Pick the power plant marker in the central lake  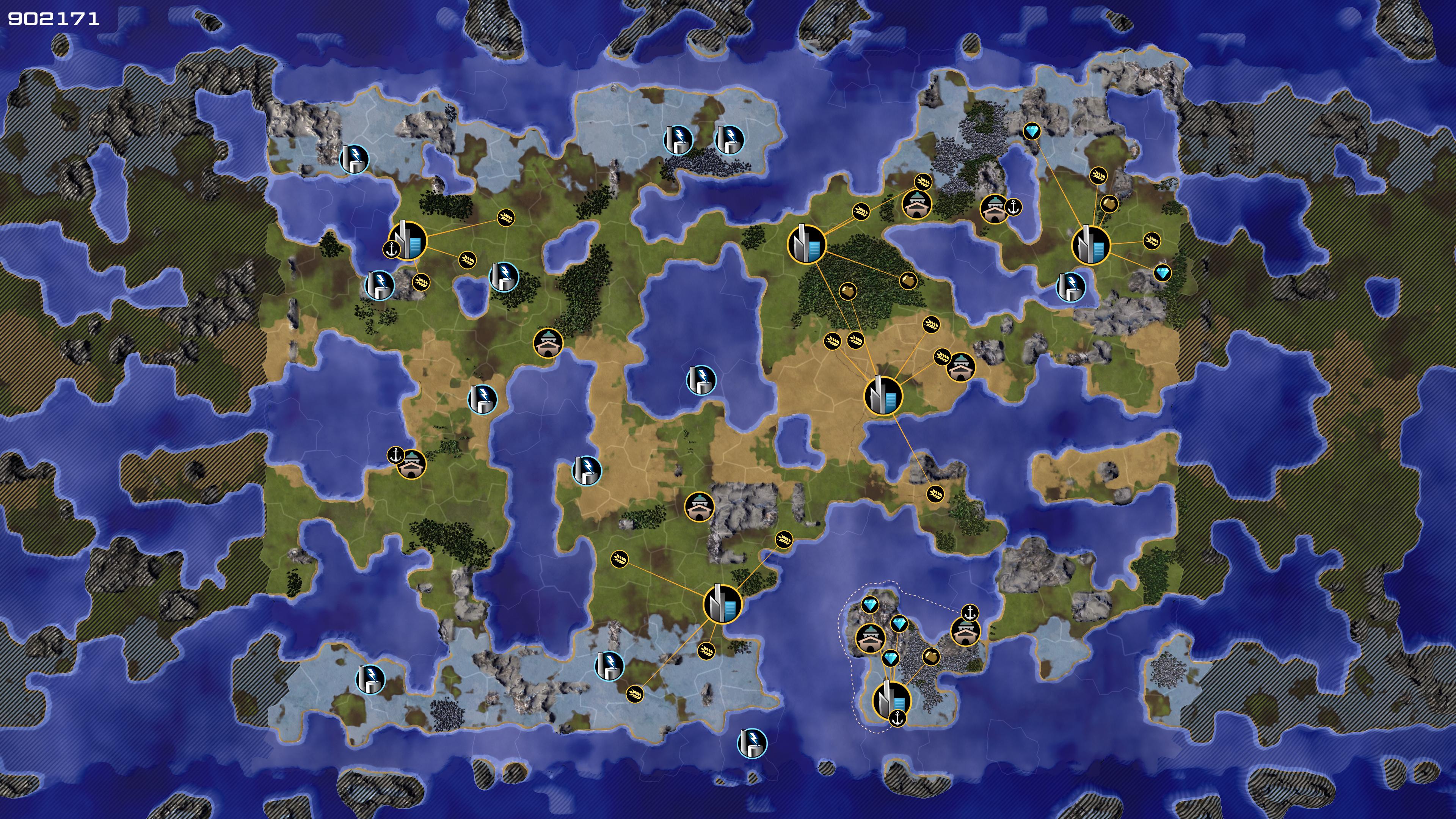(x=701, y=379)
